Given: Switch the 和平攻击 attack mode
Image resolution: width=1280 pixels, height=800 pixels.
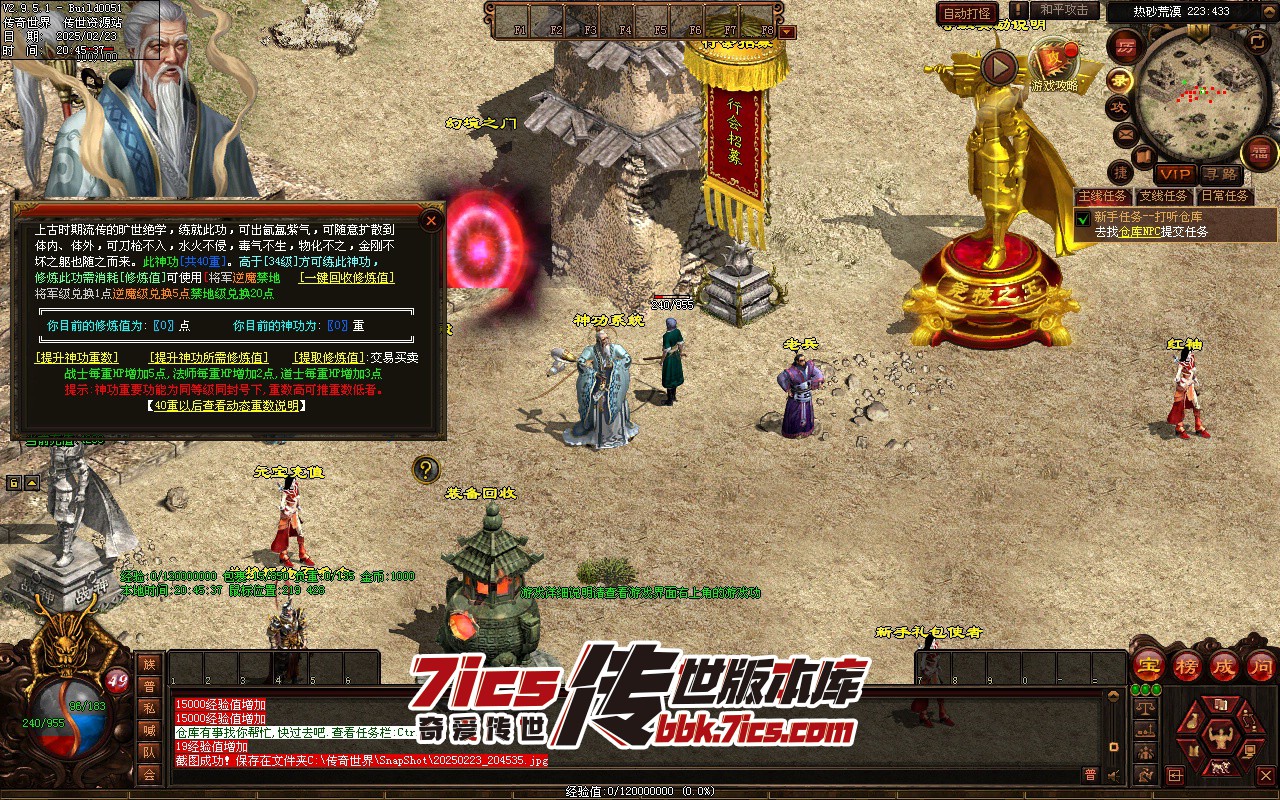Looking at the screenshot, I should tap(1064, 10).
